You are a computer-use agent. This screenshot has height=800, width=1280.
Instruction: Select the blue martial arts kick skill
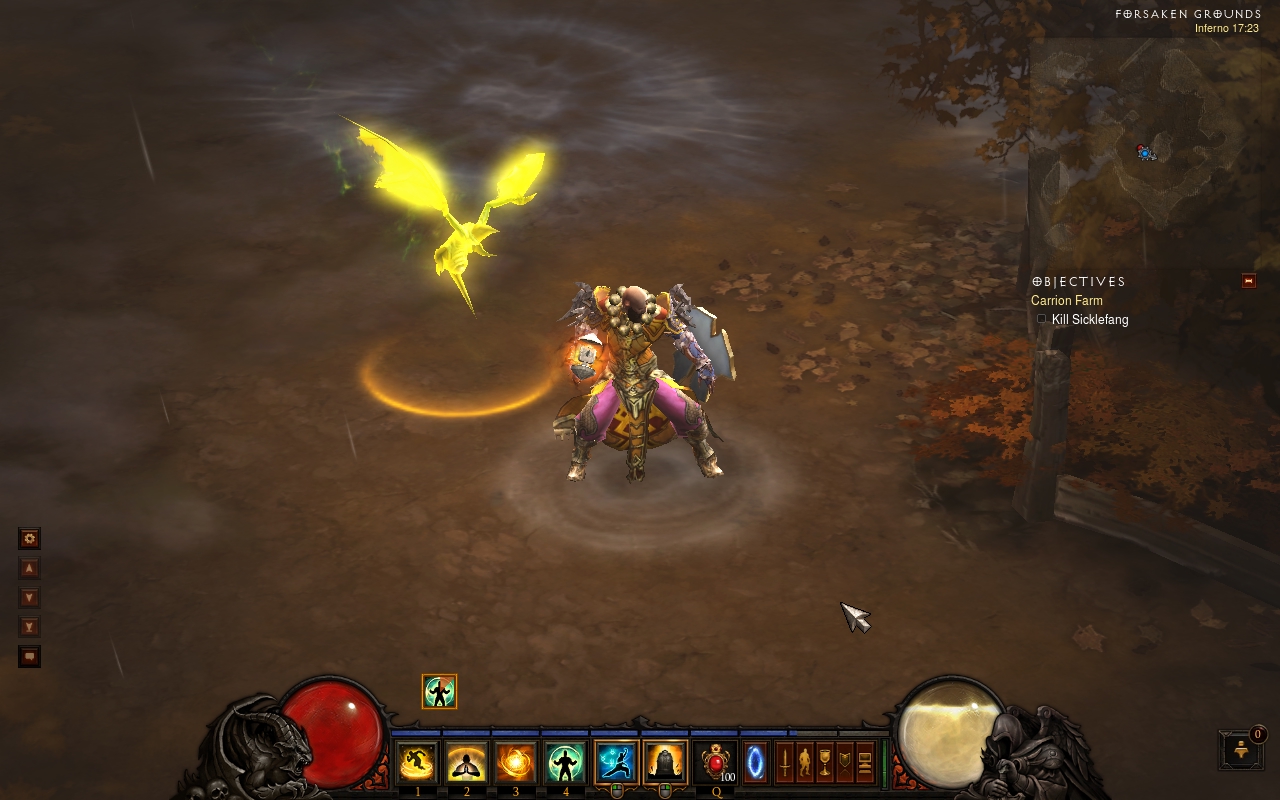point(615,763)
